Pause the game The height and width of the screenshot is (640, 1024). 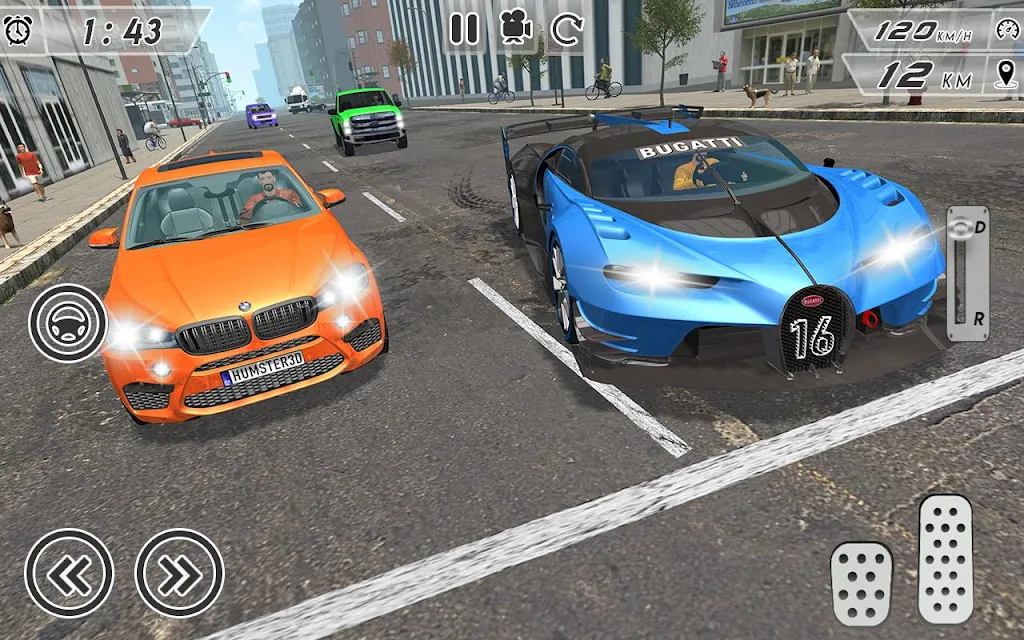464,29
